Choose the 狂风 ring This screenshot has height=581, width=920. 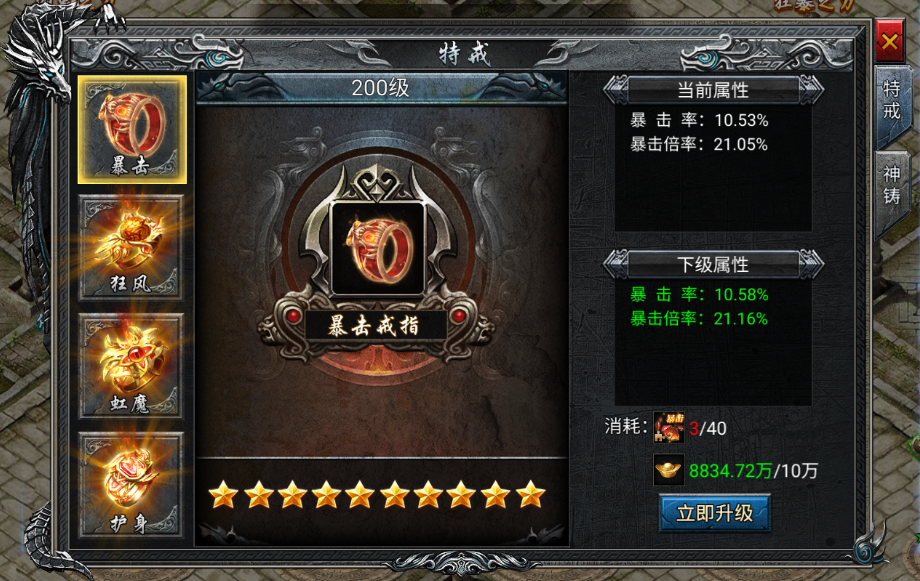[133, 247]
